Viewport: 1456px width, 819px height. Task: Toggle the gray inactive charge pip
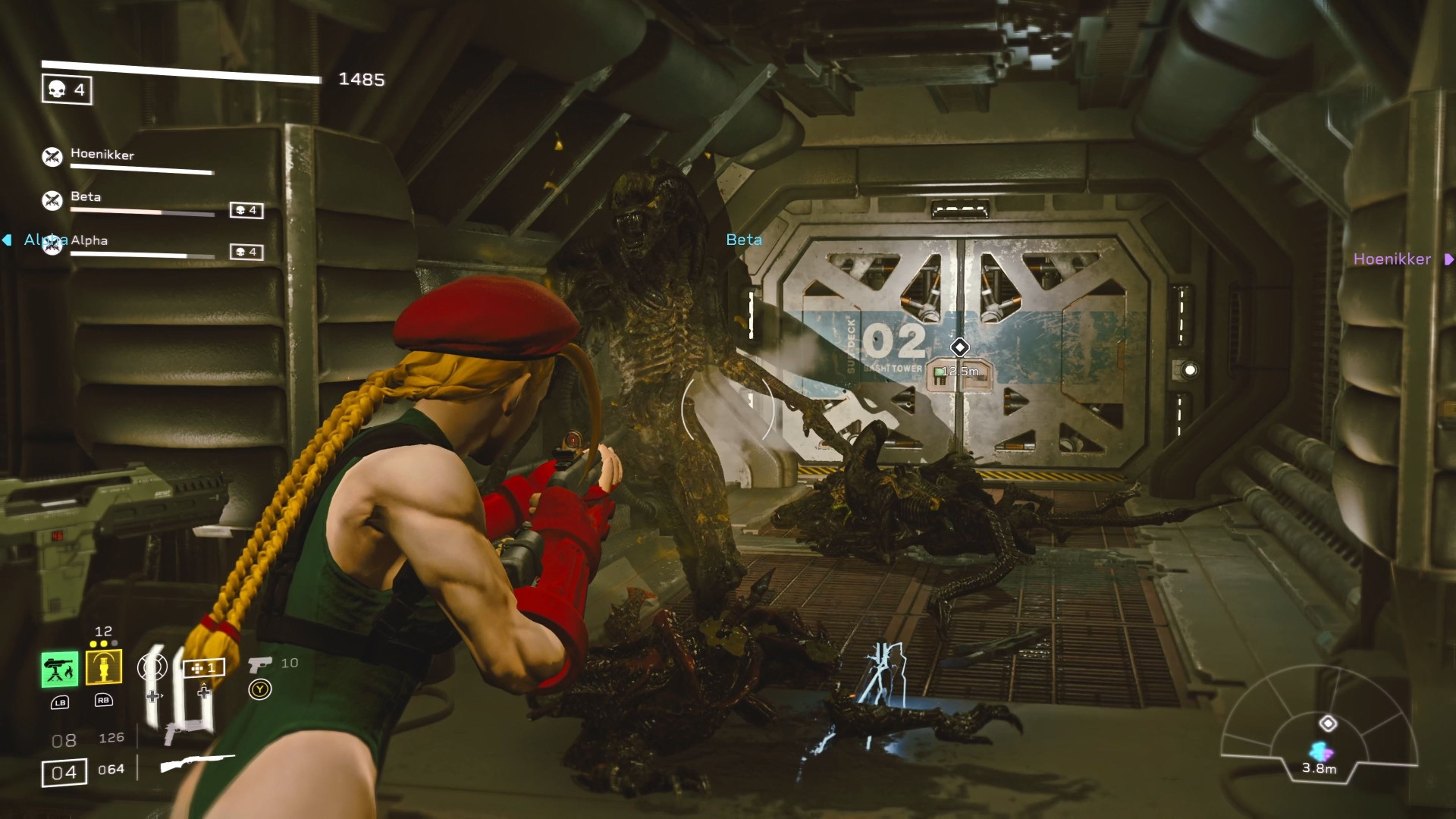pyautogui.click(x=115, y=643)
